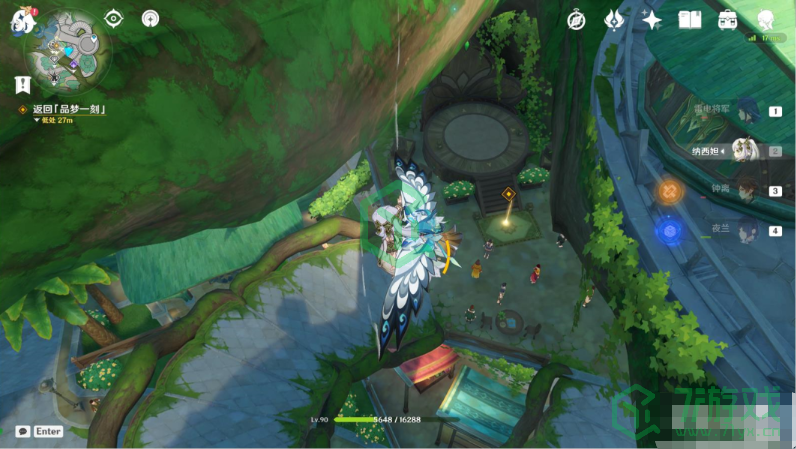
Task: Open the quest bookmark icon below the minimap
Action: 22,85
